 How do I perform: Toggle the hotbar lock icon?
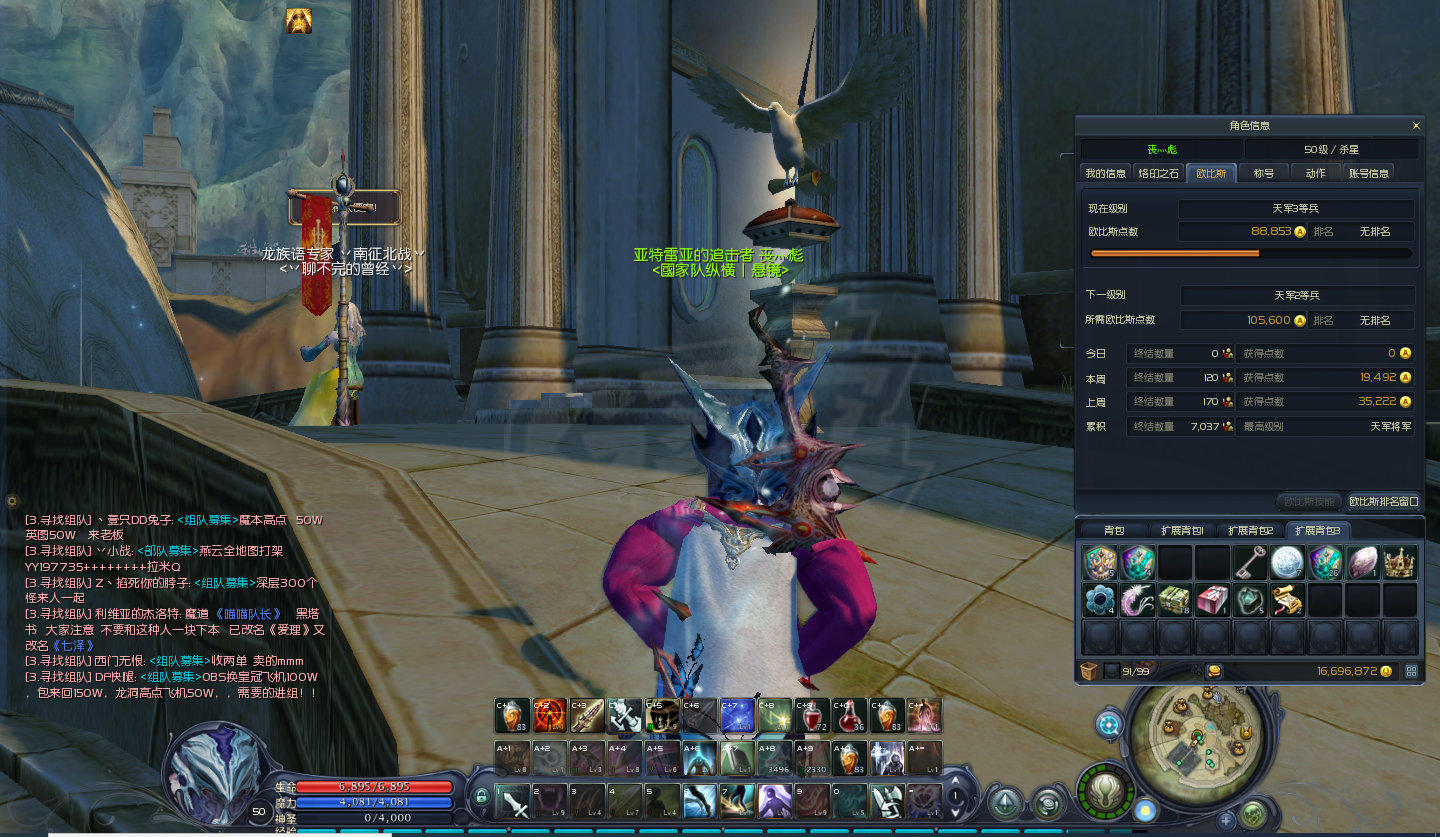click(x=481, y=797)
